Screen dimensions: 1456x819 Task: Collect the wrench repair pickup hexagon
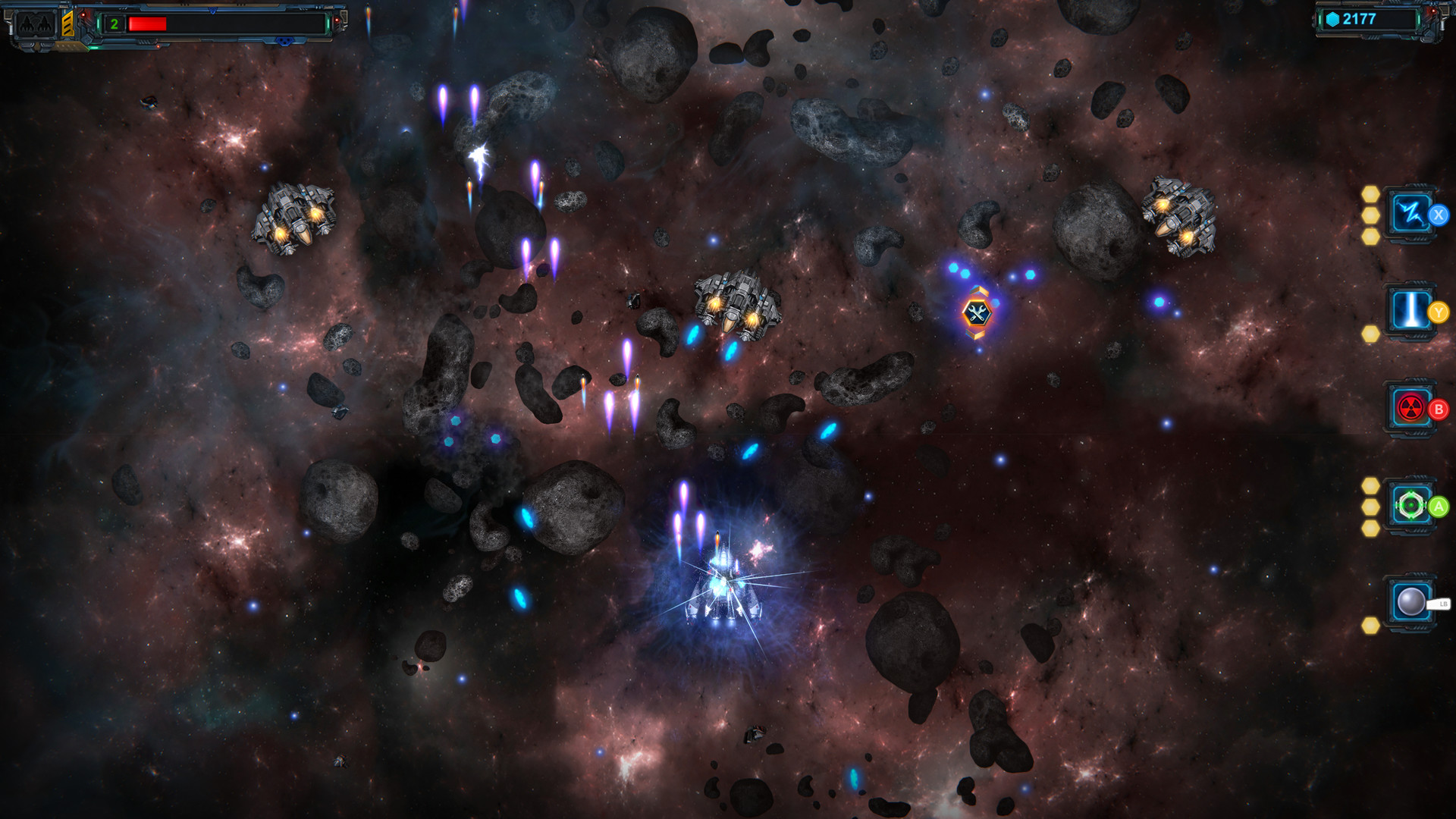pyautogui.click(x=978, y=314)
